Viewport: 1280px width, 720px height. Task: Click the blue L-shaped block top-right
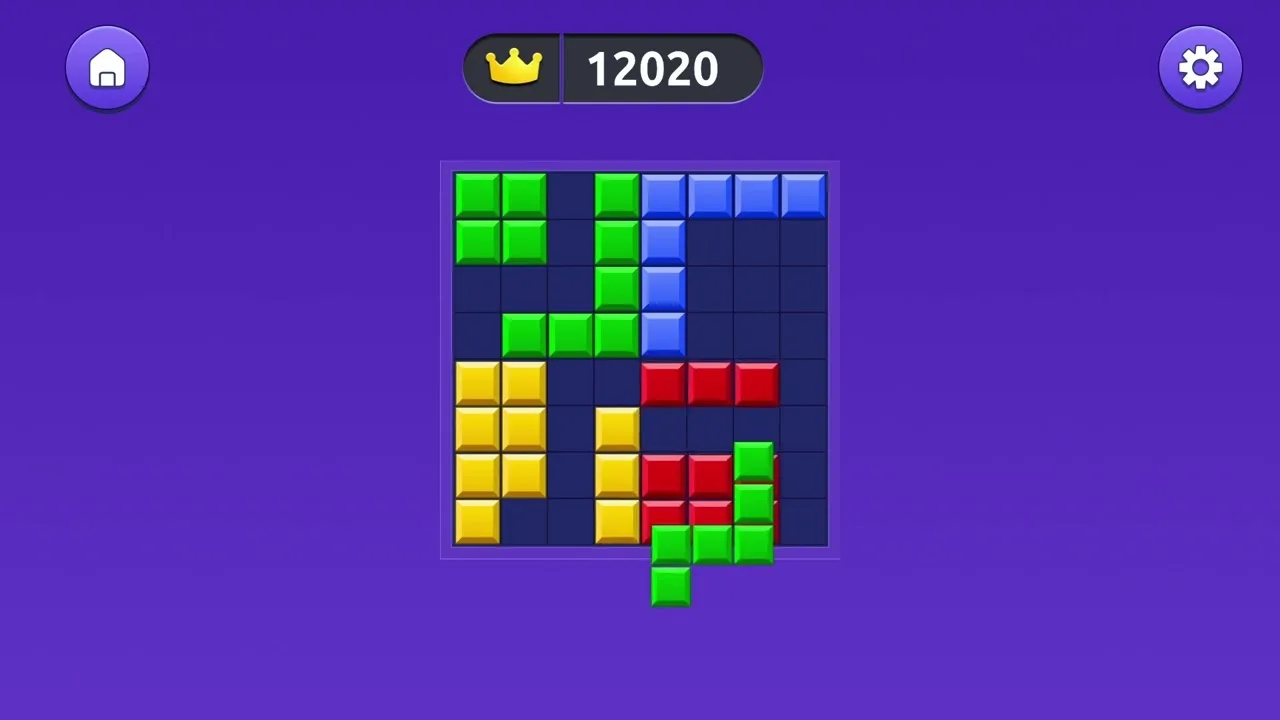pos(735,196)
